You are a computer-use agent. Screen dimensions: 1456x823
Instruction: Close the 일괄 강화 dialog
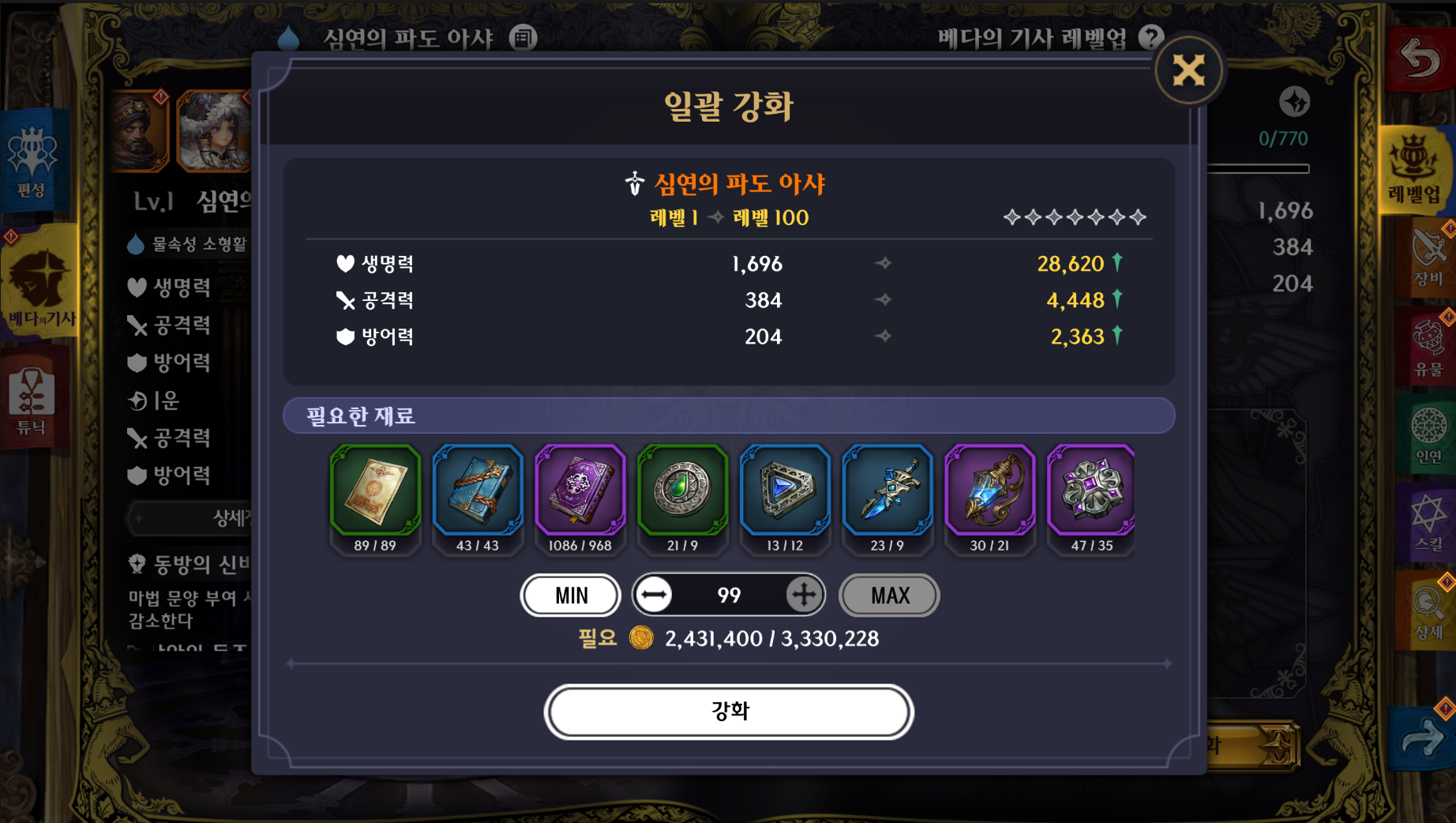click(x=1188, y=71)
